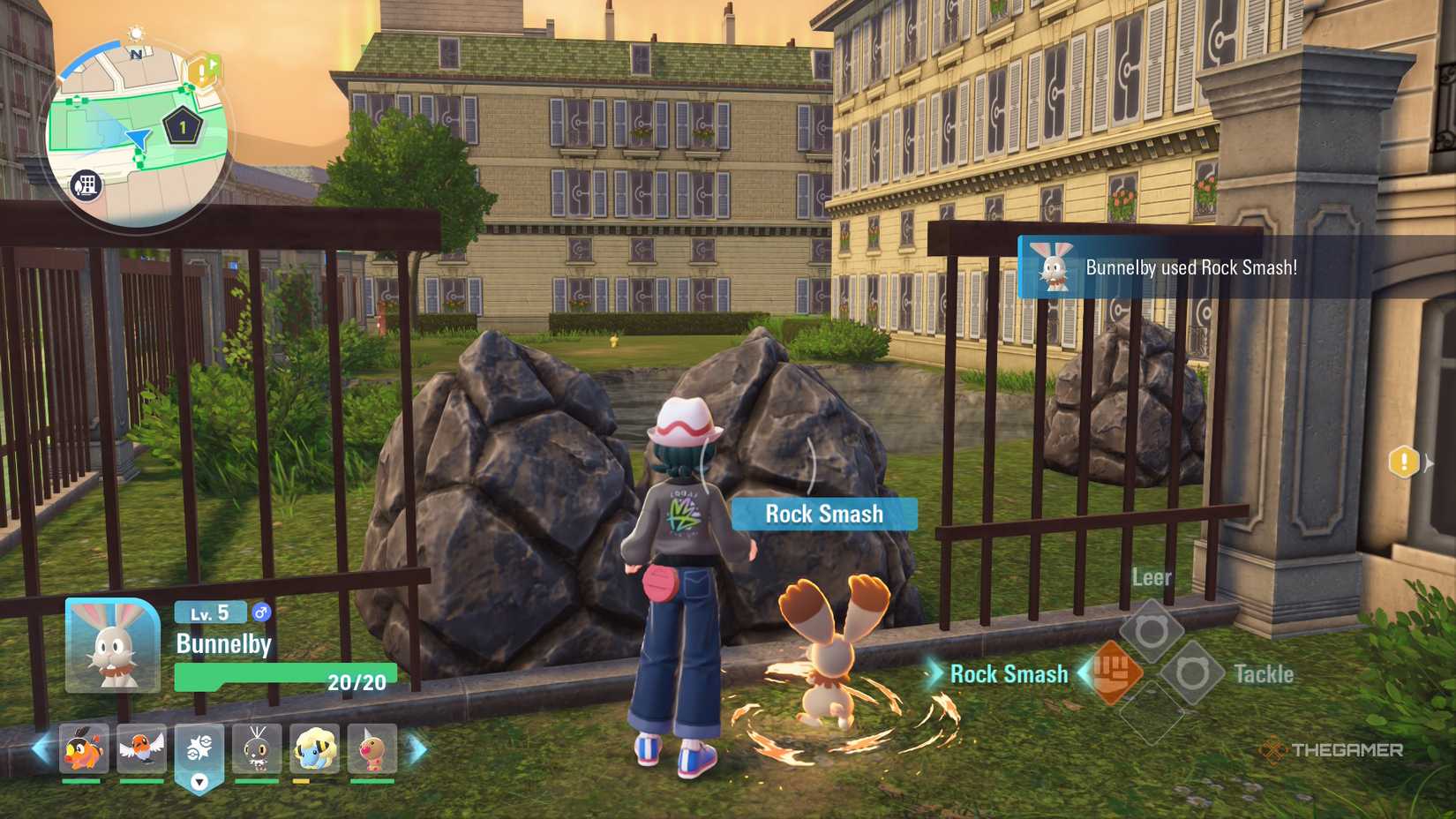Click the building marker on the minimap
Image resolution: width=1456 pixels, height=819 pixels.
tap(86, 185)
